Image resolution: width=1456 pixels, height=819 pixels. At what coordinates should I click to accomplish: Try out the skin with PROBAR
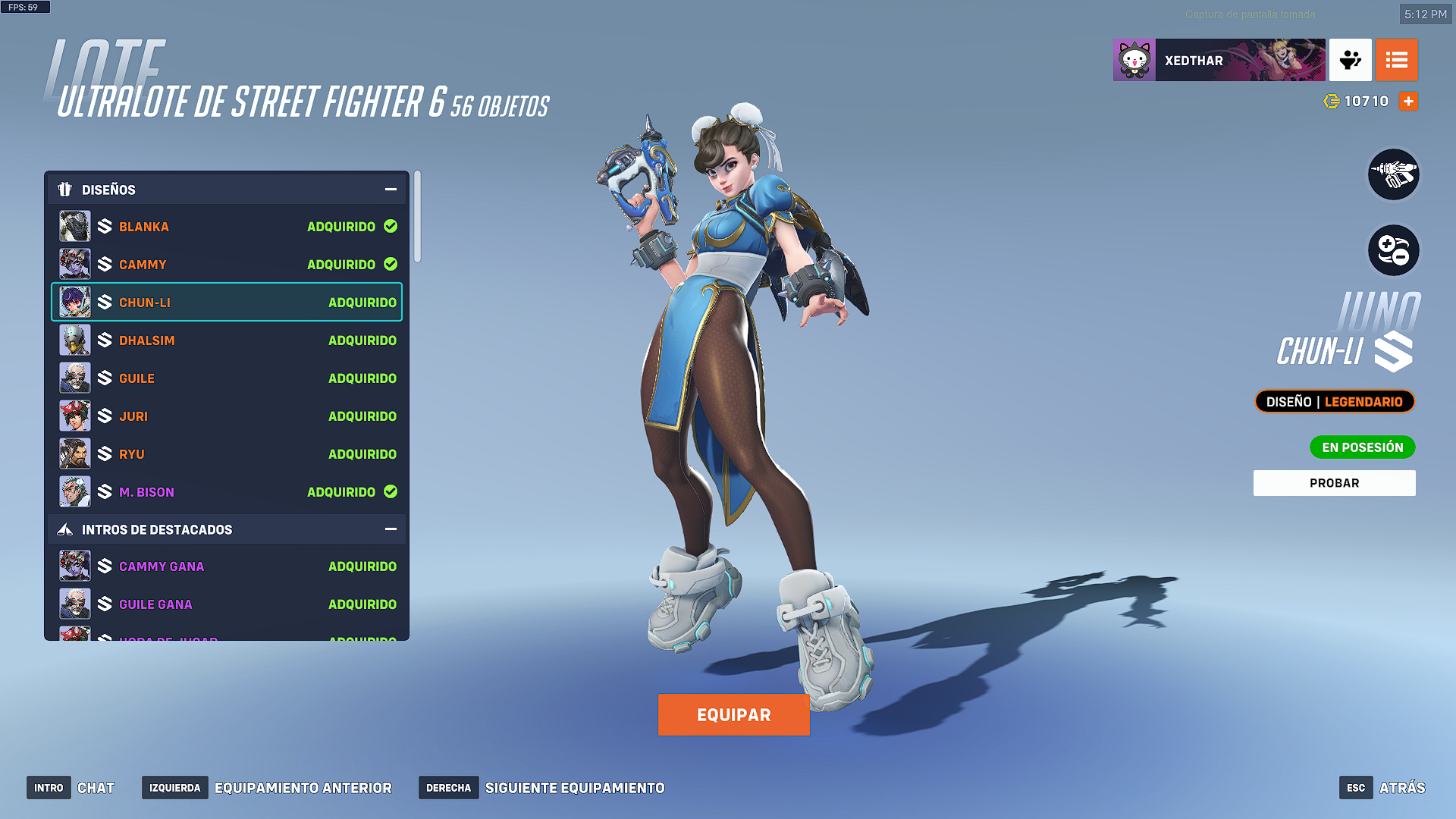tap(1334, 483)
